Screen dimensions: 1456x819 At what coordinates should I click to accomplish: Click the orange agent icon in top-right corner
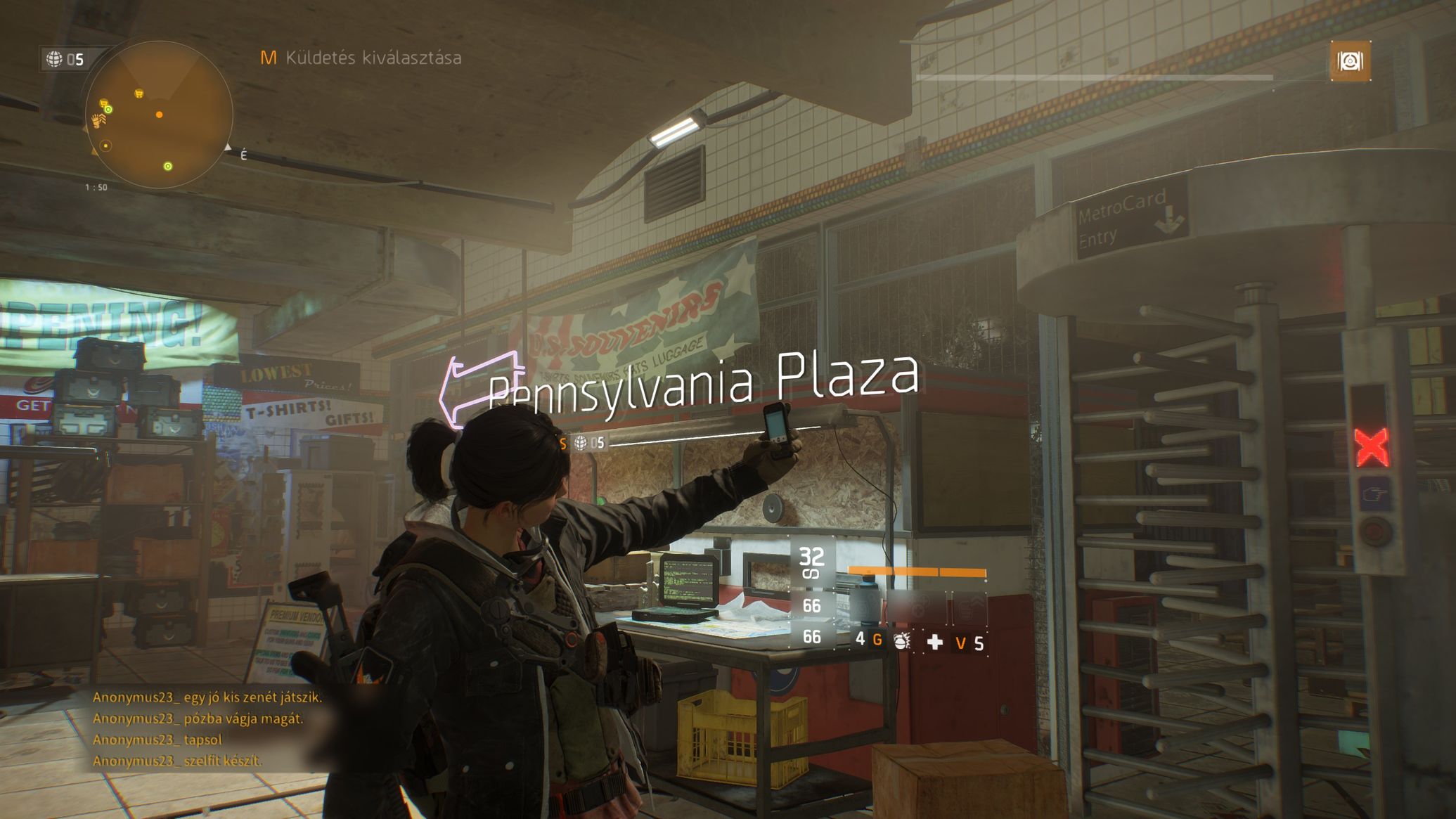(1350, 61)
